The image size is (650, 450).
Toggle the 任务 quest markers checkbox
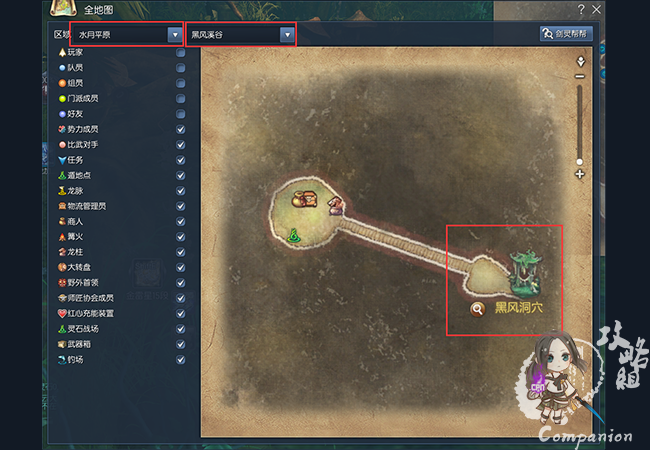[180, 160]
